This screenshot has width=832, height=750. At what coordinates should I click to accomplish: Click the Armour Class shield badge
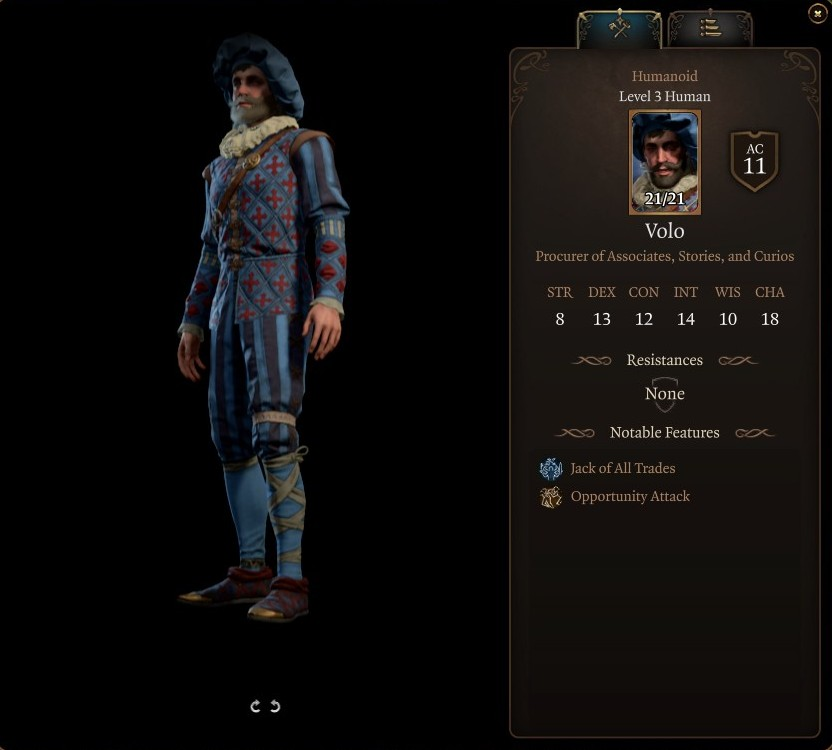coord(755,160)
